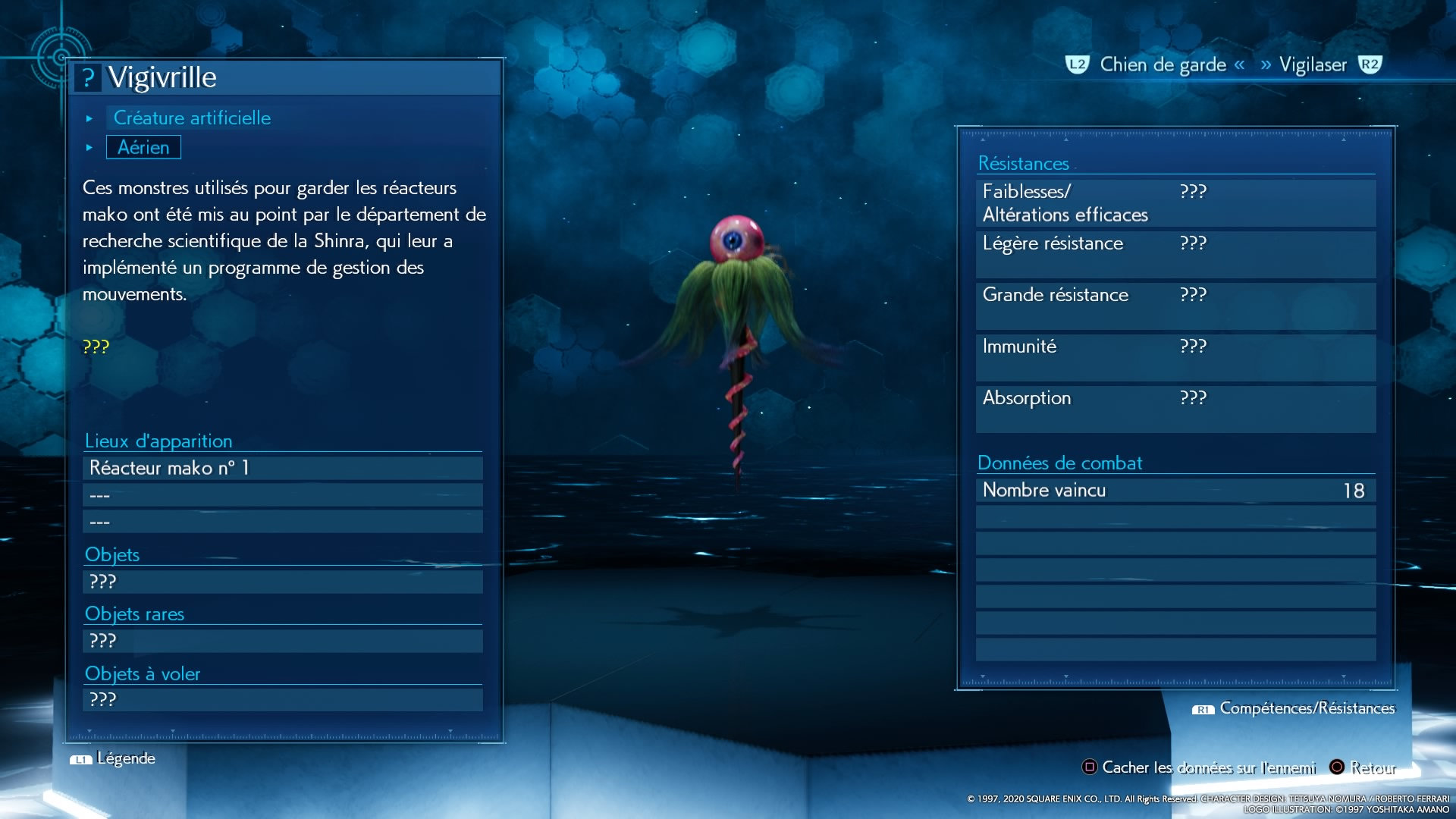The width and height of the screenshot is (1456, 819).
Task: Click Retour to go back
Action: (x=1363, y=767)
